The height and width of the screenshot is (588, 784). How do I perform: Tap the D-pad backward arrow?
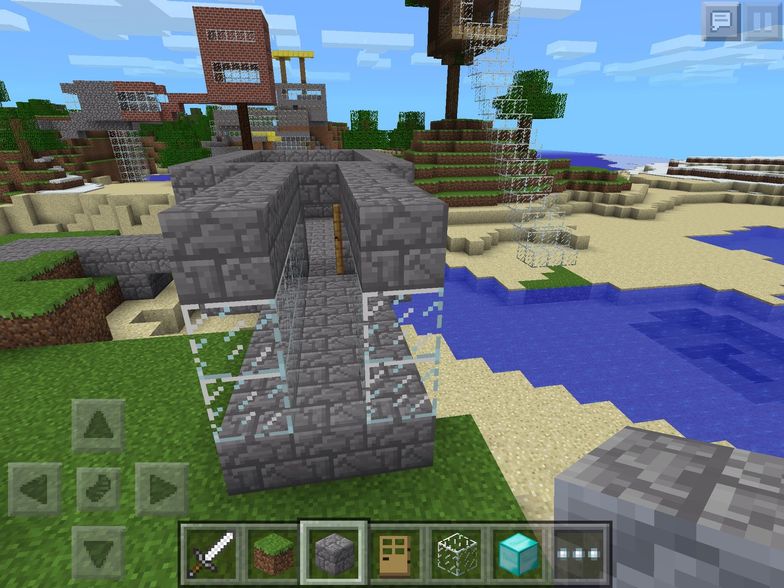tap(98, 551)
